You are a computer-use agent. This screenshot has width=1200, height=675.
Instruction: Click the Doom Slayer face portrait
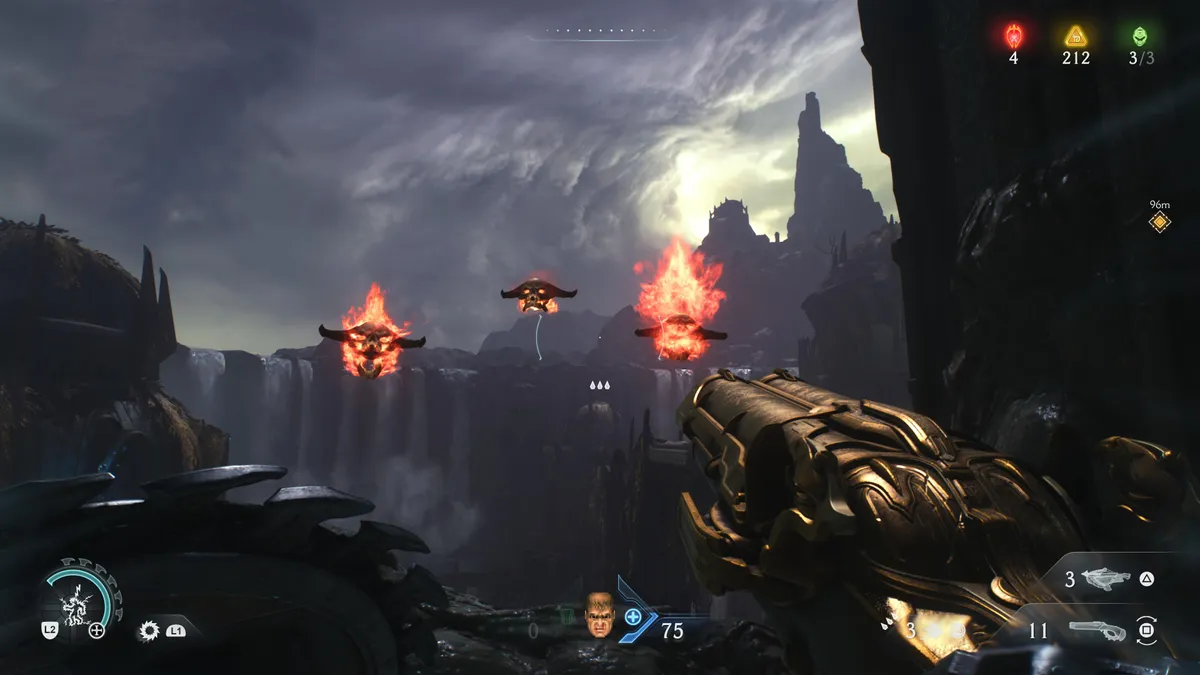pos(600,616)
